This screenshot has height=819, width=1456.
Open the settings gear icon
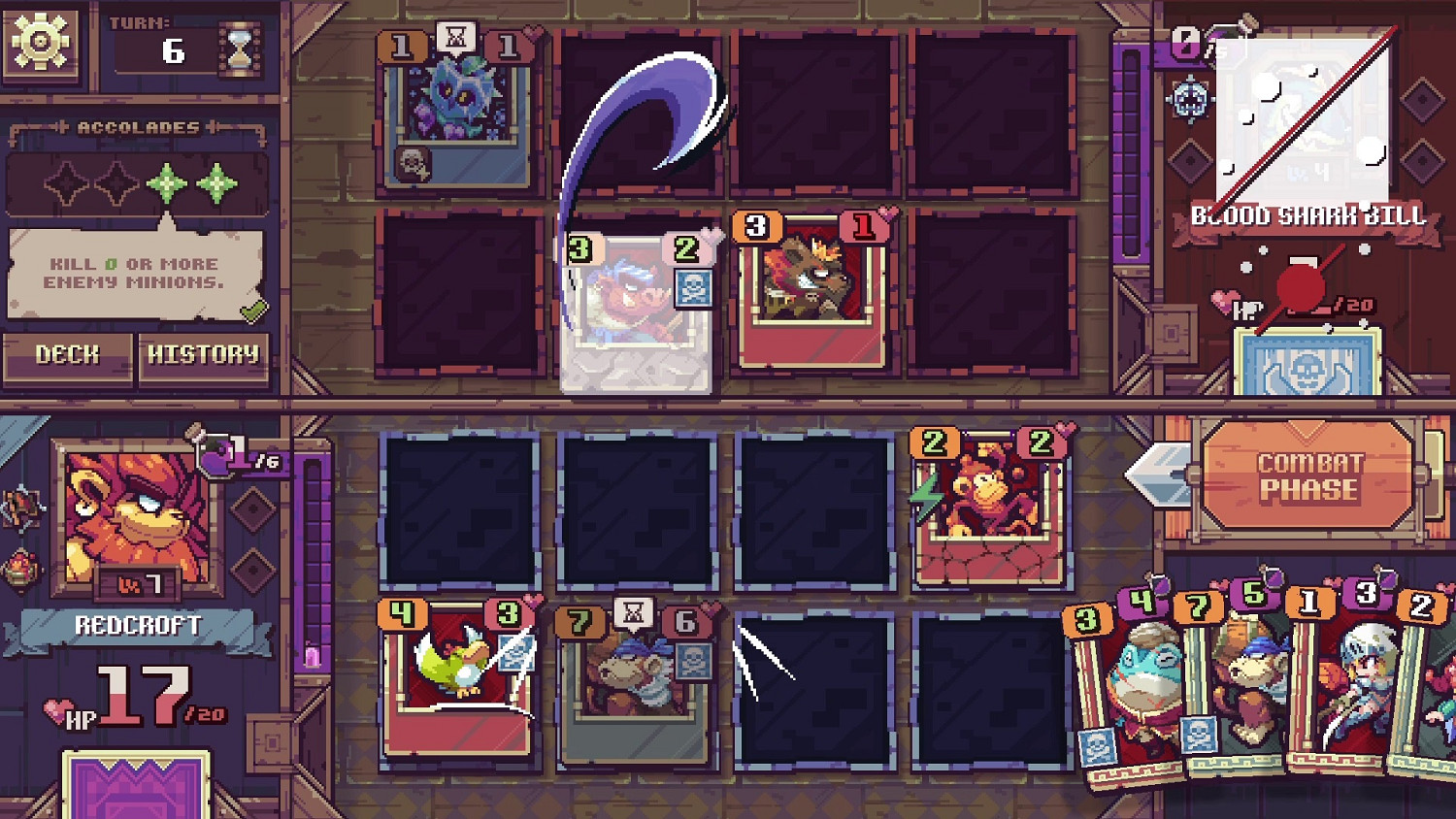point(39,39)
